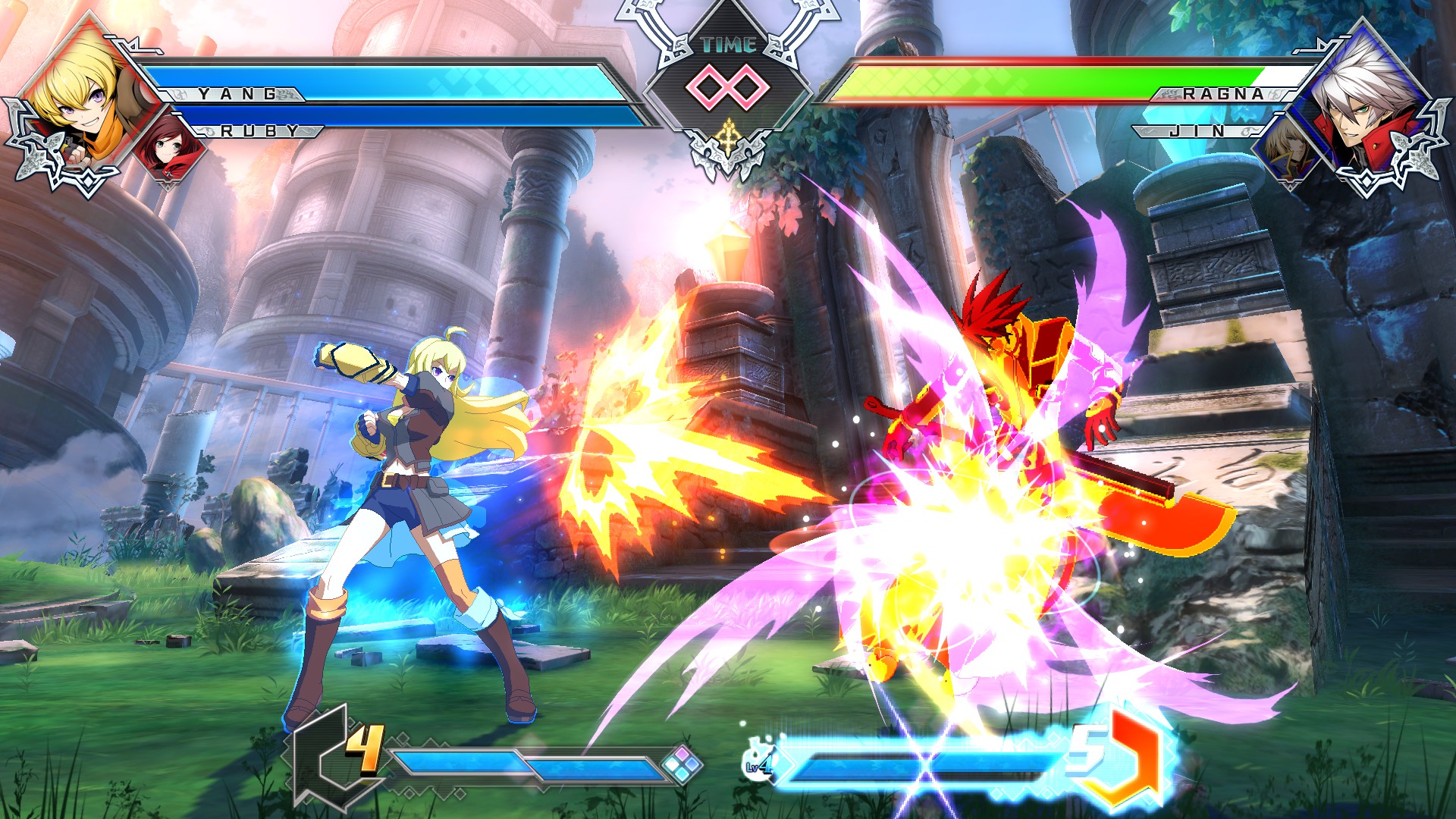Toggle the white diamond in the gauge cluster
This screenshot has width=1456, height=819.
[671, 764]
